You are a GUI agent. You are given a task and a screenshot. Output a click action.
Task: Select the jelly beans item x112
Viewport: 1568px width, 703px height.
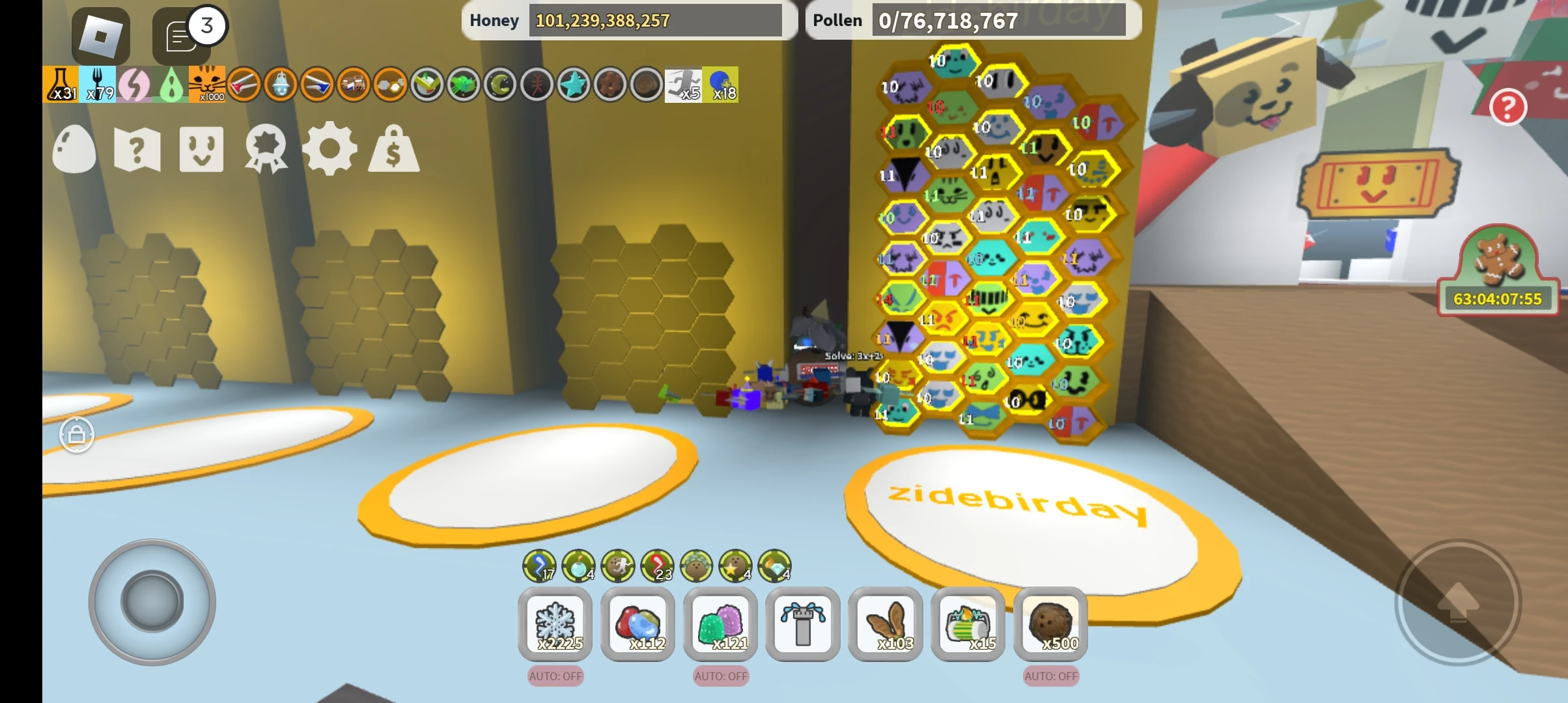point(637,624)
